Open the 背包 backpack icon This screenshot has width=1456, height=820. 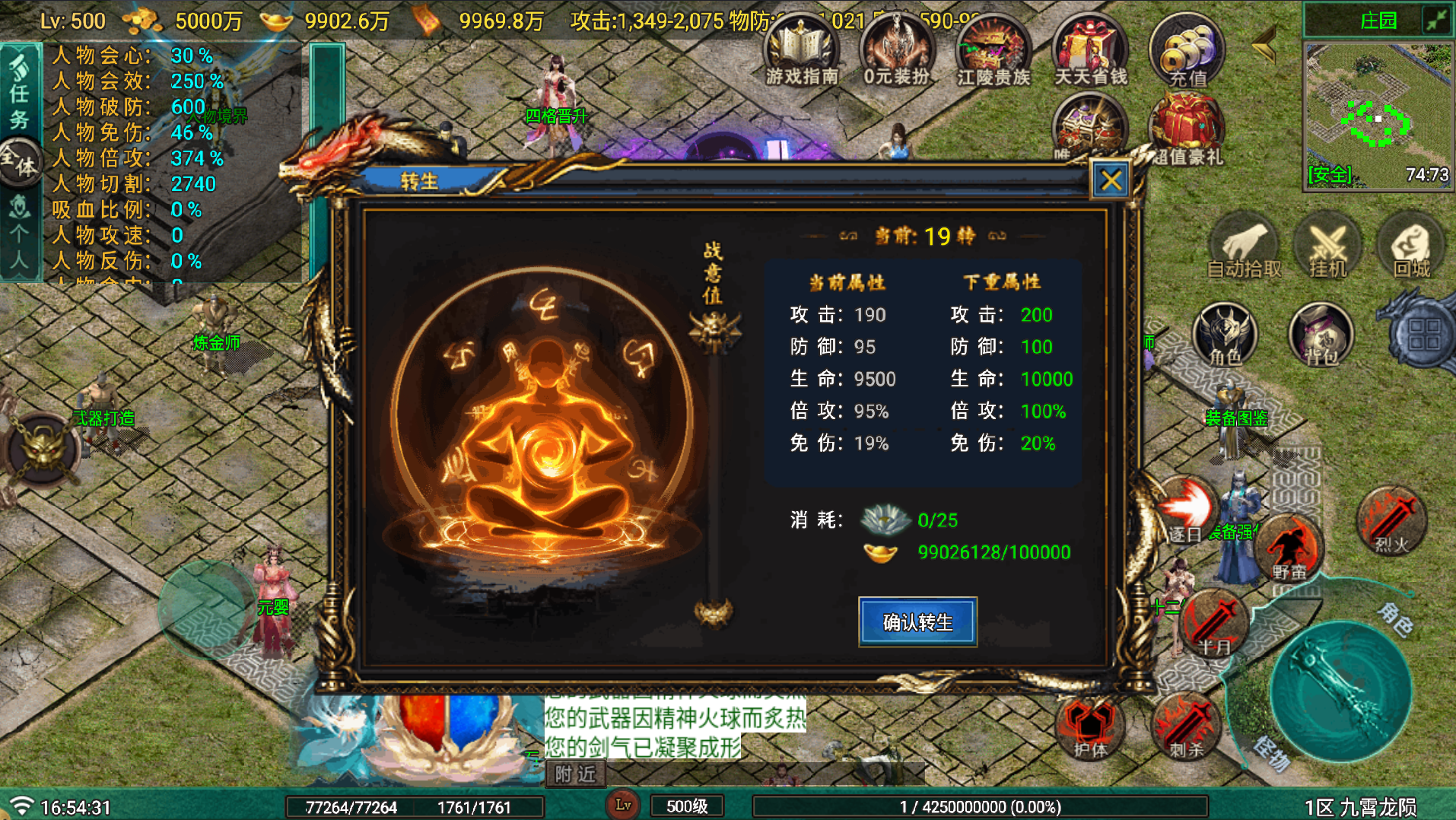pos(1321,335)
